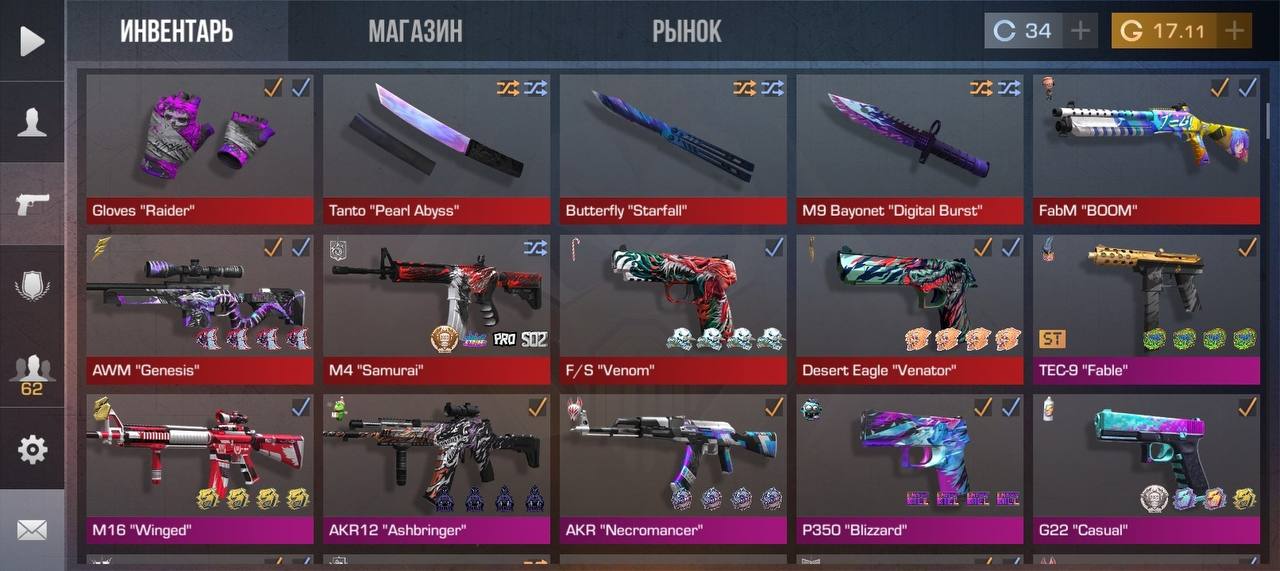Open settings via the gear icon
Screen dimensions: 1280x571
coord(32,450)
